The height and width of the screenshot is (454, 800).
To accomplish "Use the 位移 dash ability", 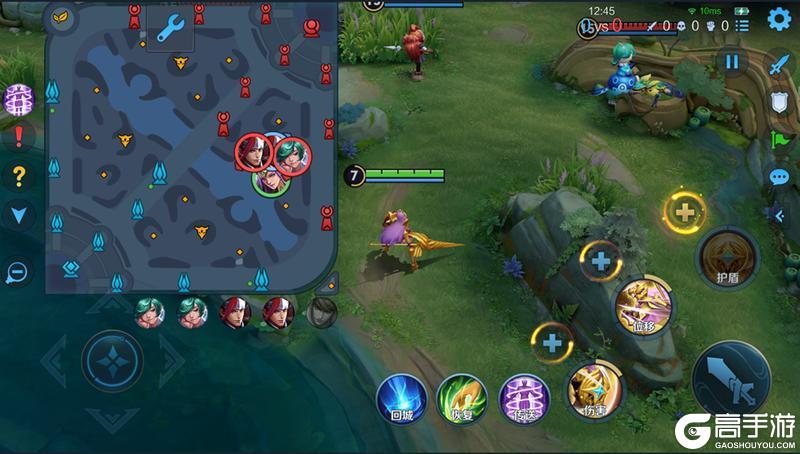I will click(x=643, y=304).
